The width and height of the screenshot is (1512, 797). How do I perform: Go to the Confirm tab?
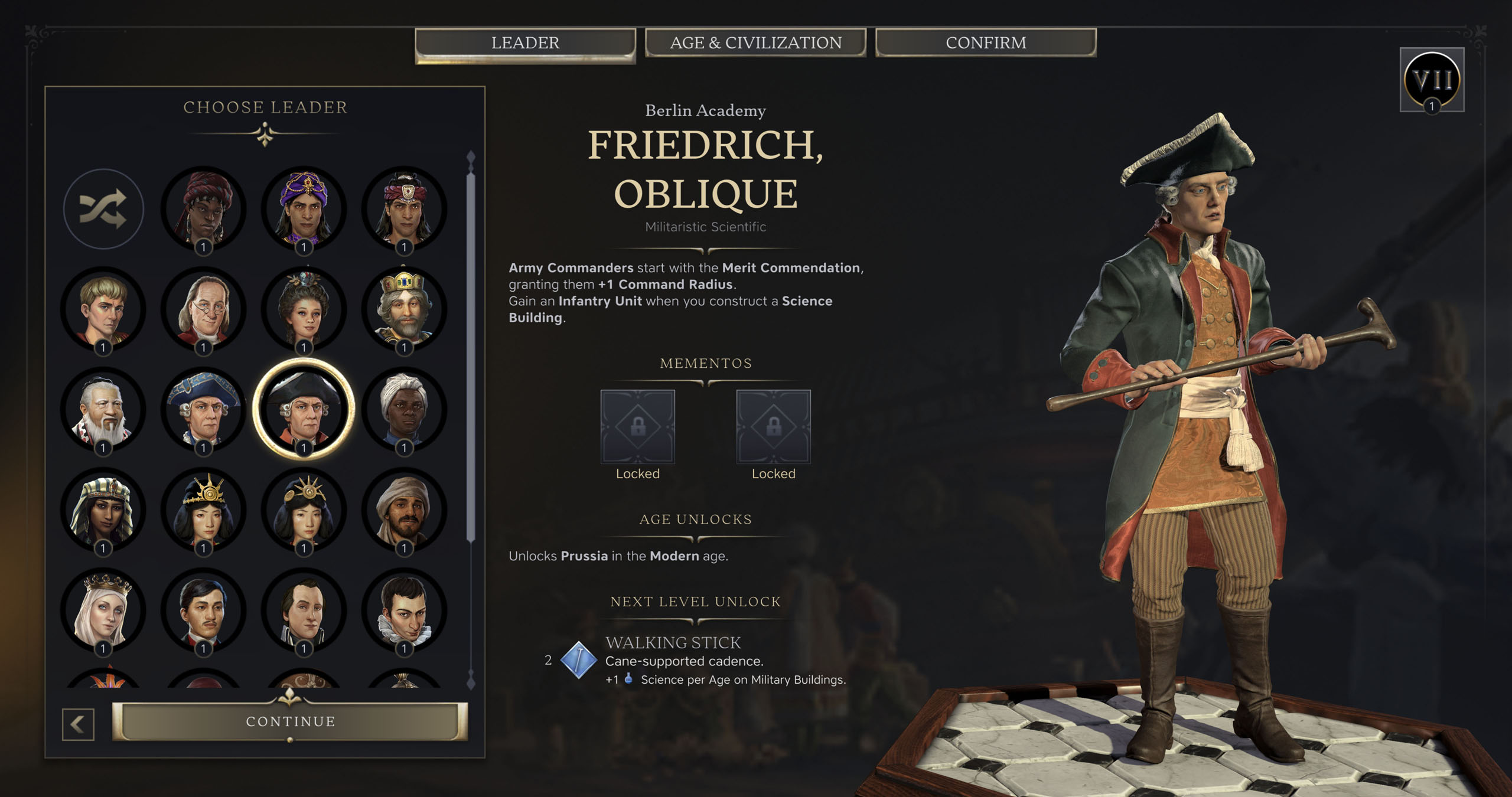[986, 43]
